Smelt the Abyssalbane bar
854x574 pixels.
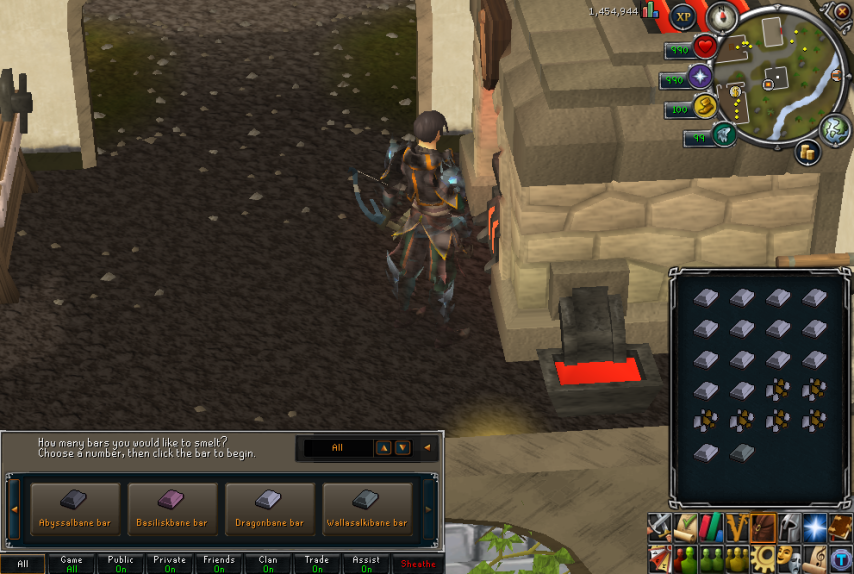(x=76, y=508)
